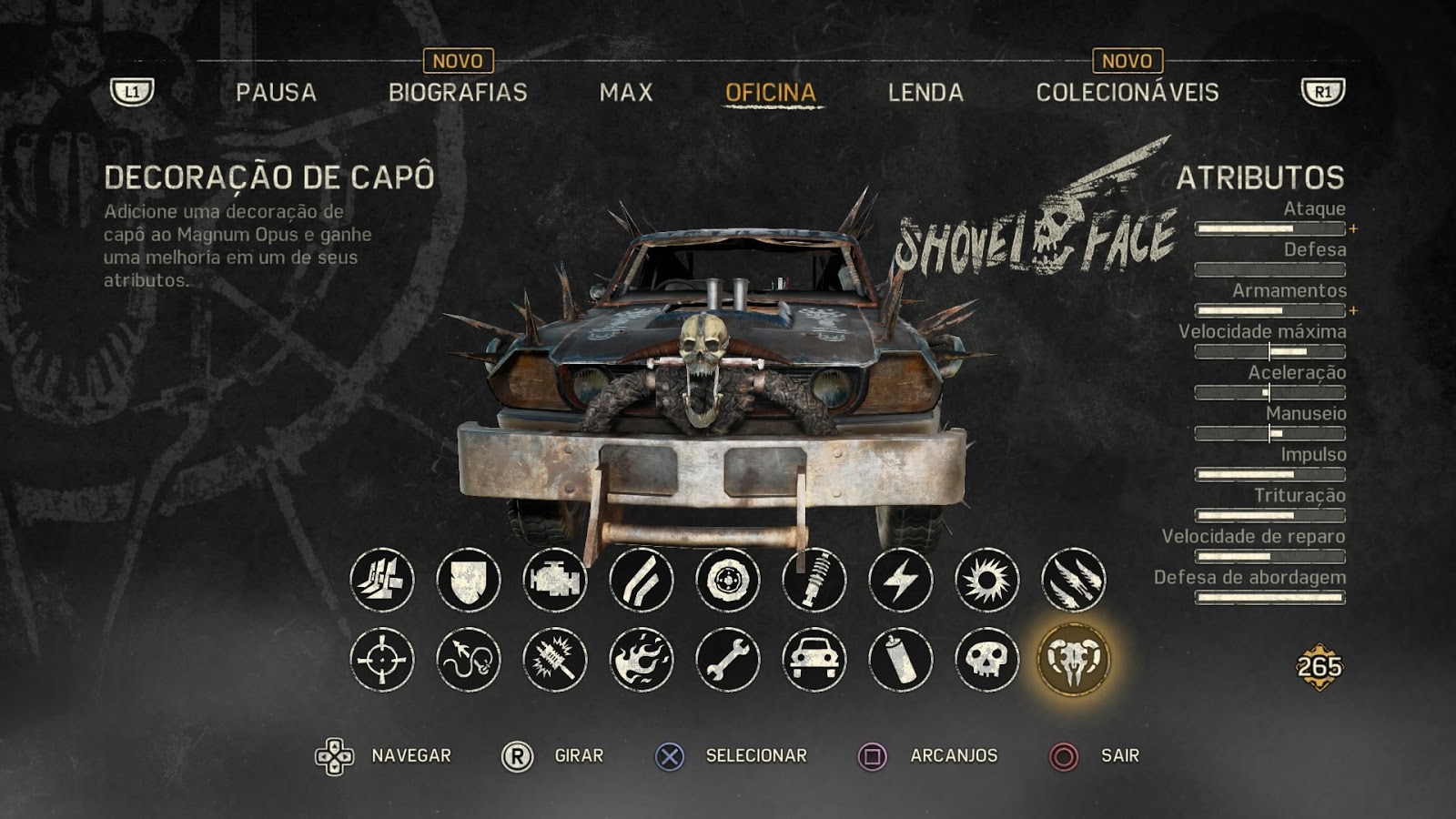Viewport: 1456px width, 819px height.
Task: Switch to the LENDA tab
Action: coord(925,91)
